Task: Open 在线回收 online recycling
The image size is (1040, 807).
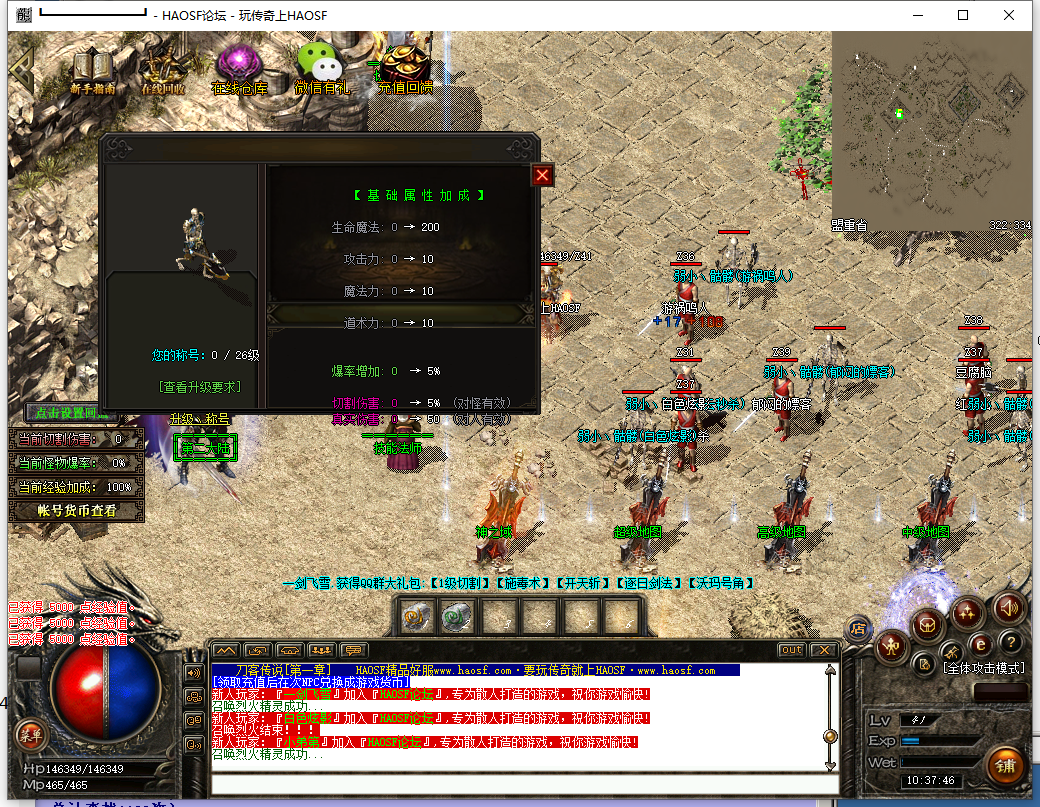Action: 163,70
